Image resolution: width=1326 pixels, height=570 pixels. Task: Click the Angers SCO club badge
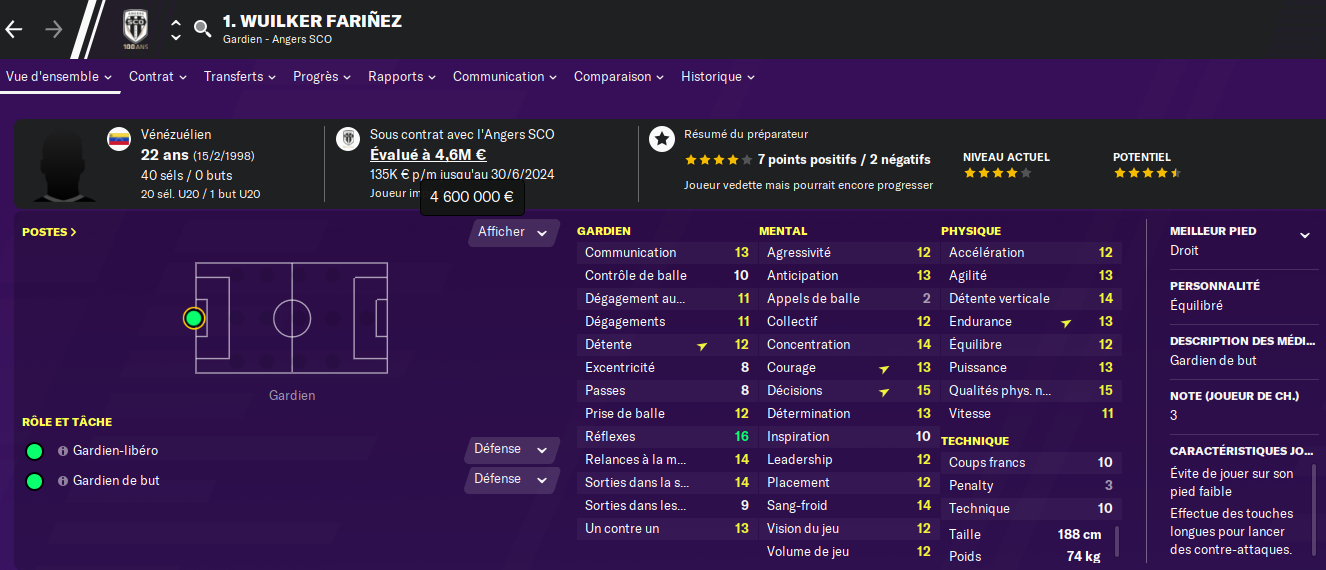[x=134, y=29]
